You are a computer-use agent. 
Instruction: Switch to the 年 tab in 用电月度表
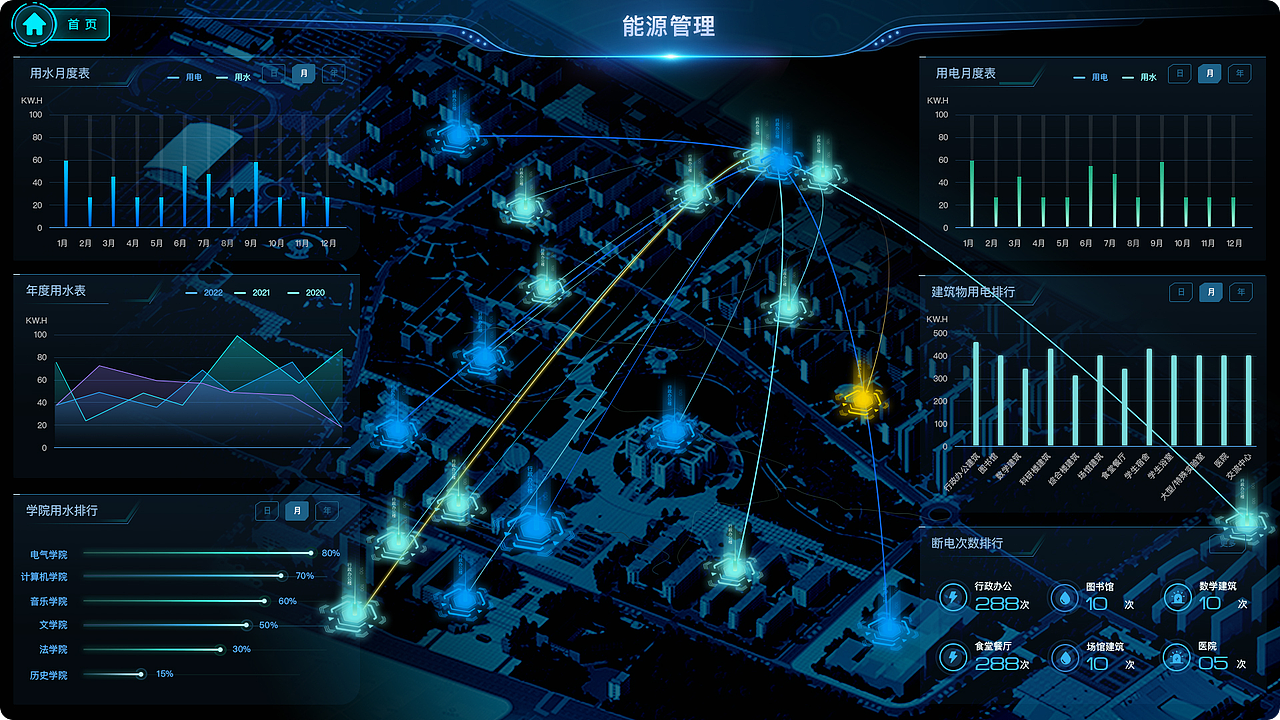point(1240,74)
